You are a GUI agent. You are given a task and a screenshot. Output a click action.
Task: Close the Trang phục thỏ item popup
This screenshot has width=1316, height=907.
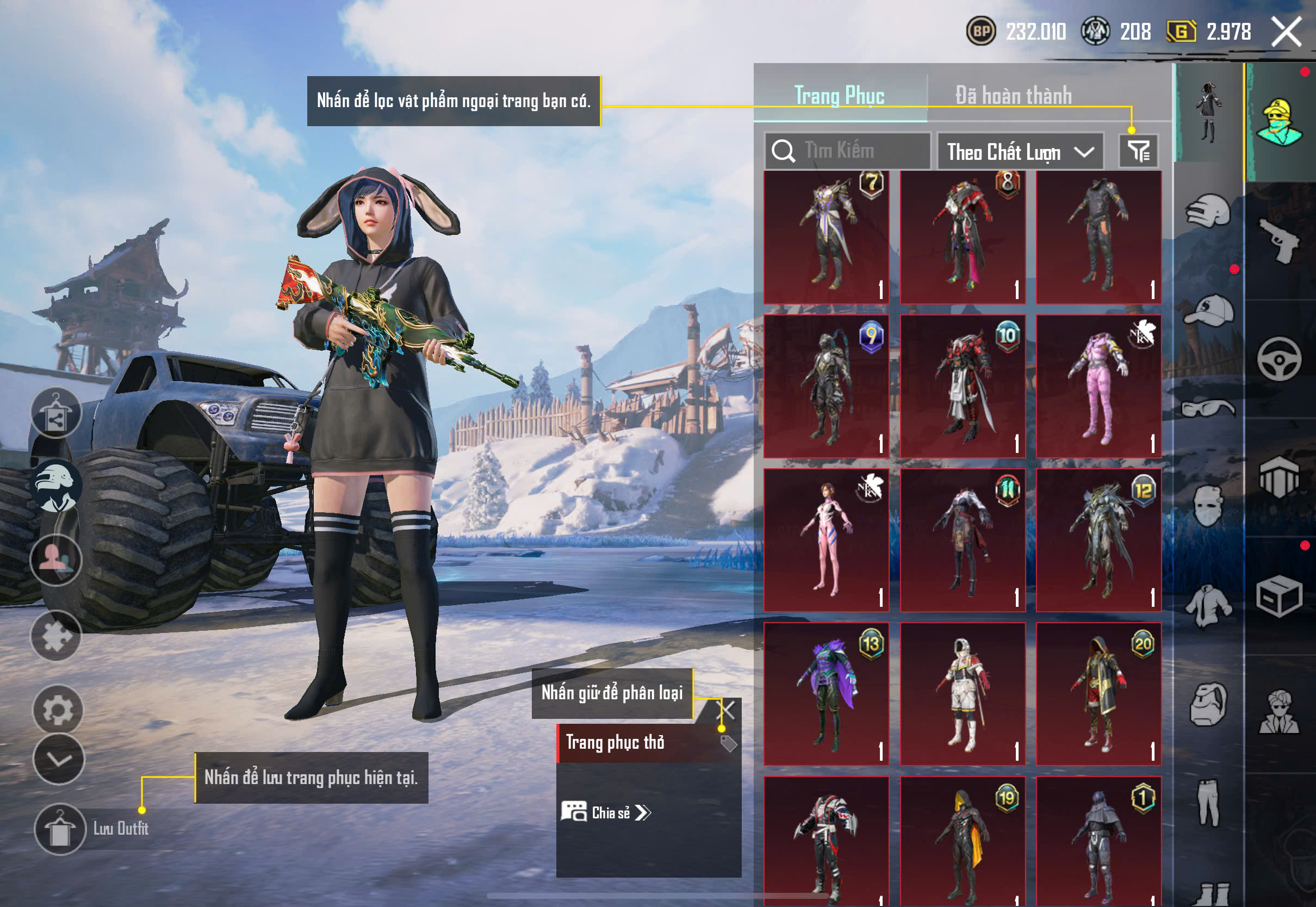[x=728, y=709]
